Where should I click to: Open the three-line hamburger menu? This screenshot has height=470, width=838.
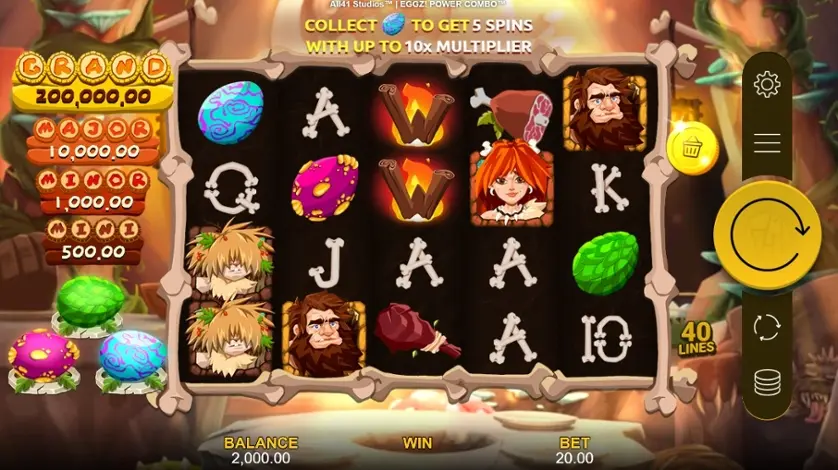coord(767,143)
